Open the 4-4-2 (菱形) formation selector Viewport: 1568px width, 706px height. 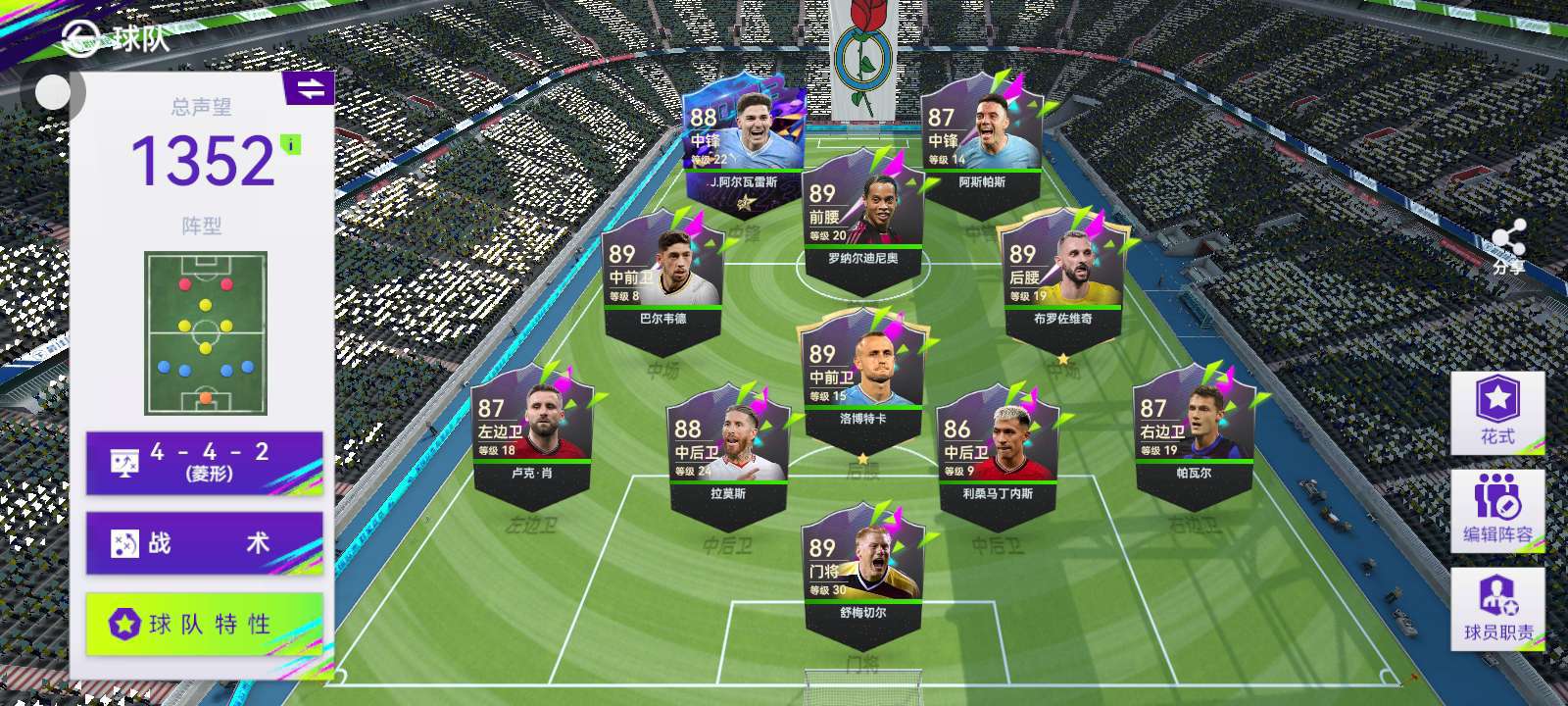pos(204,463)
